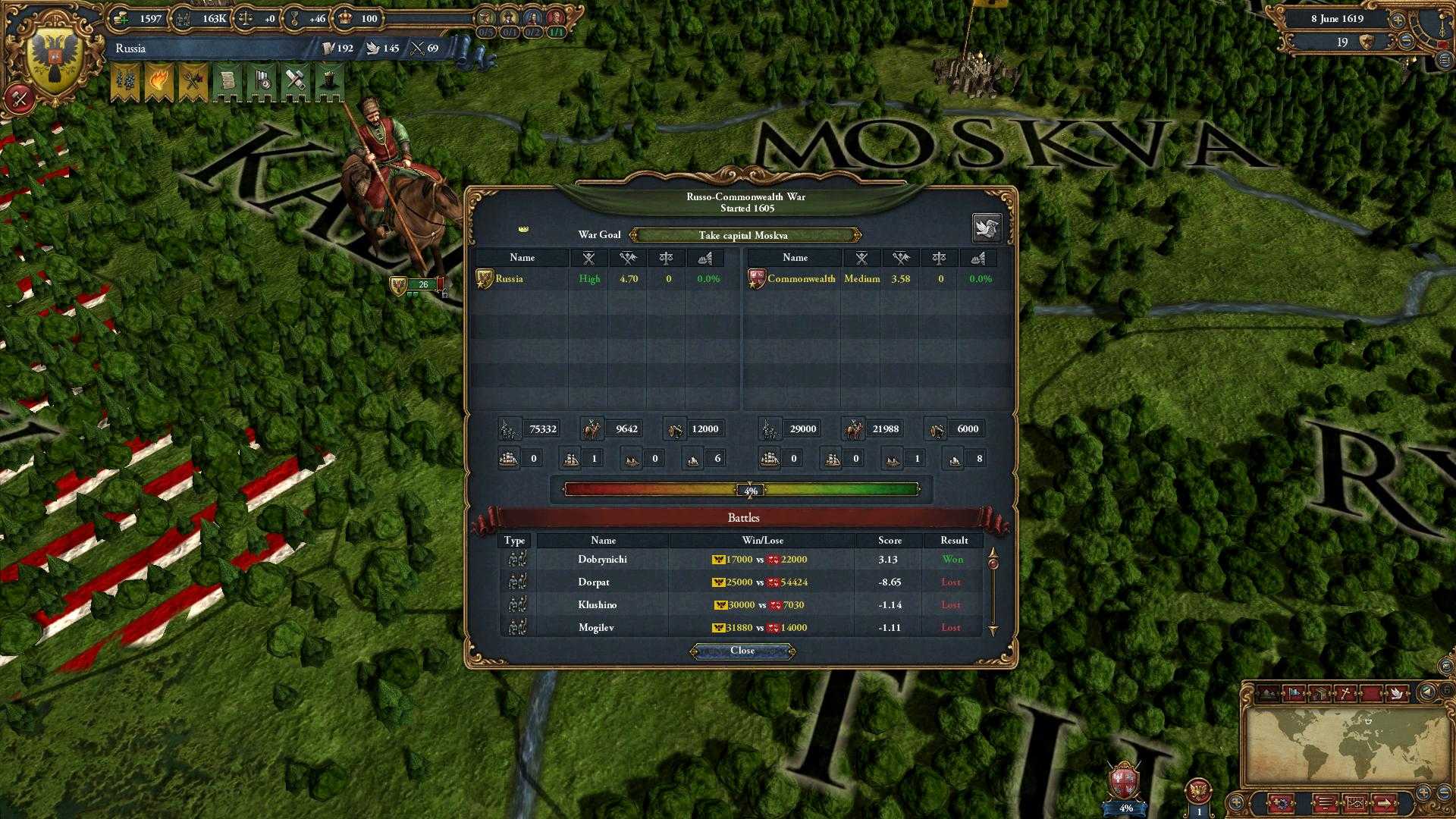Toggle the terrain mapmode
The image size is (1456, 819).
(x=1269, y=692)
